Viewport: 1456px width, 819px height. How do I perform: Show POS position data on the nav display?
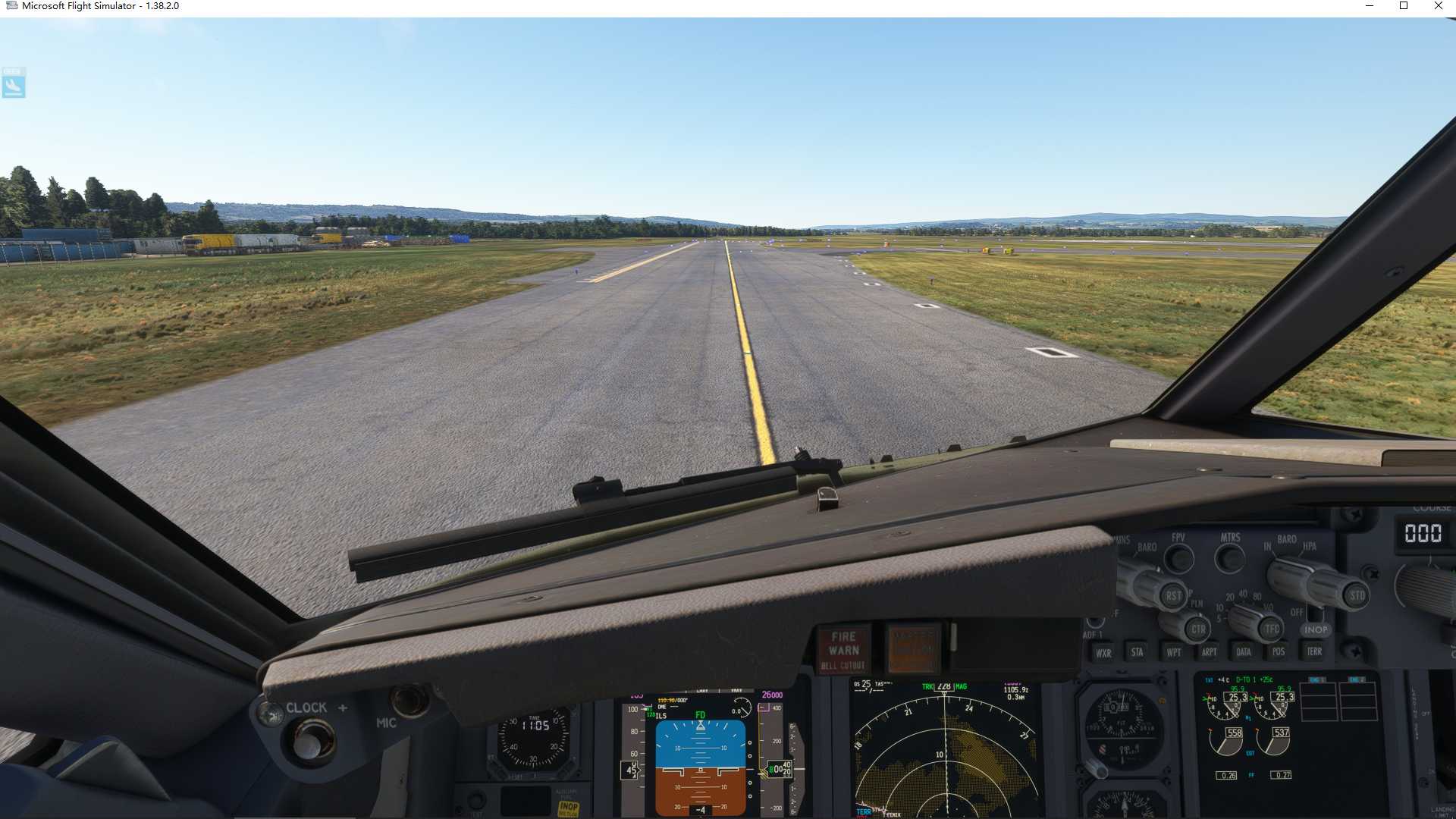click(1279, 652)
